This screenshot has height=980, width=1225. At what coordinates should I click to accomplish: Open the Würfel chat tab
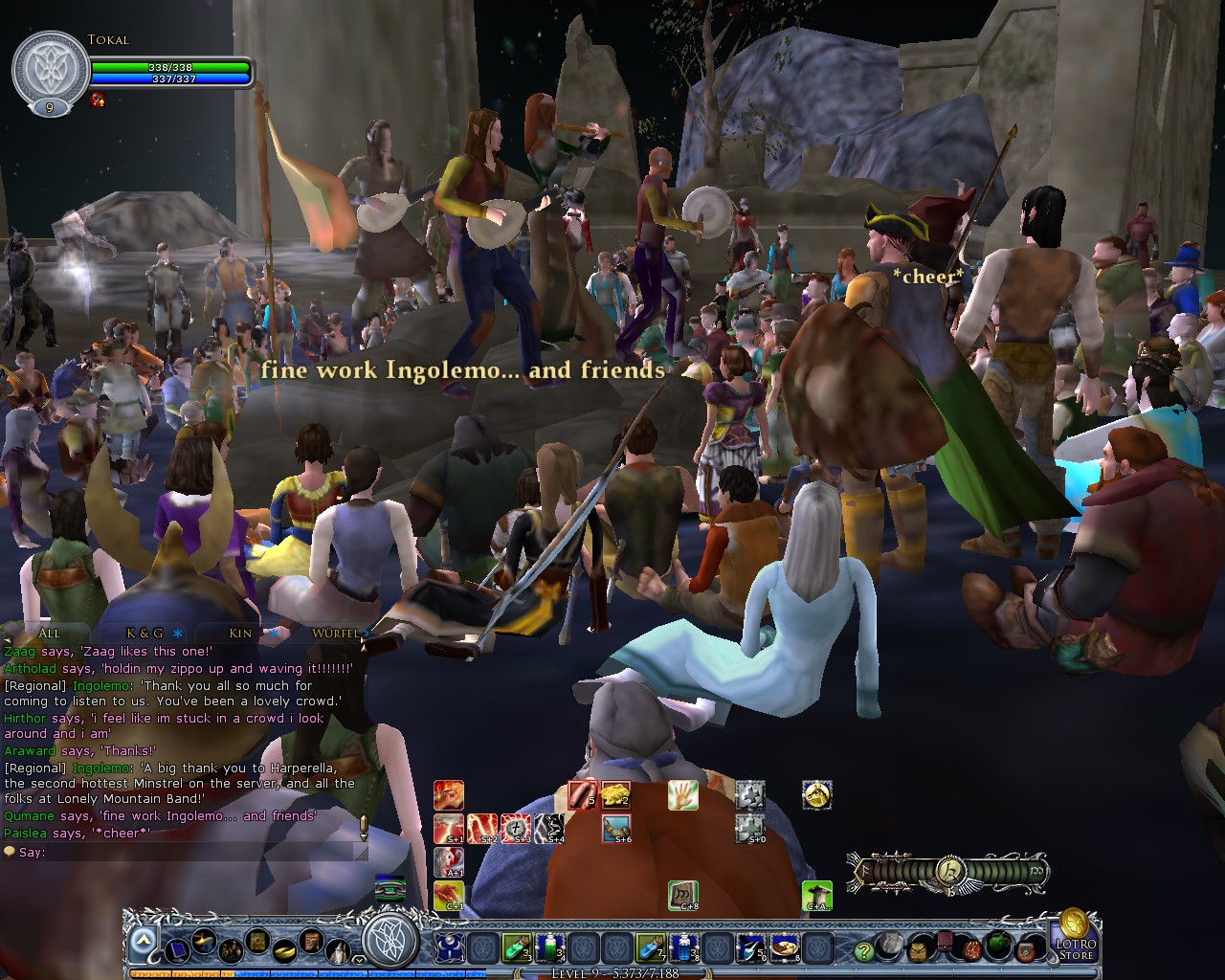pyautogui.click(x=334, y=634)
